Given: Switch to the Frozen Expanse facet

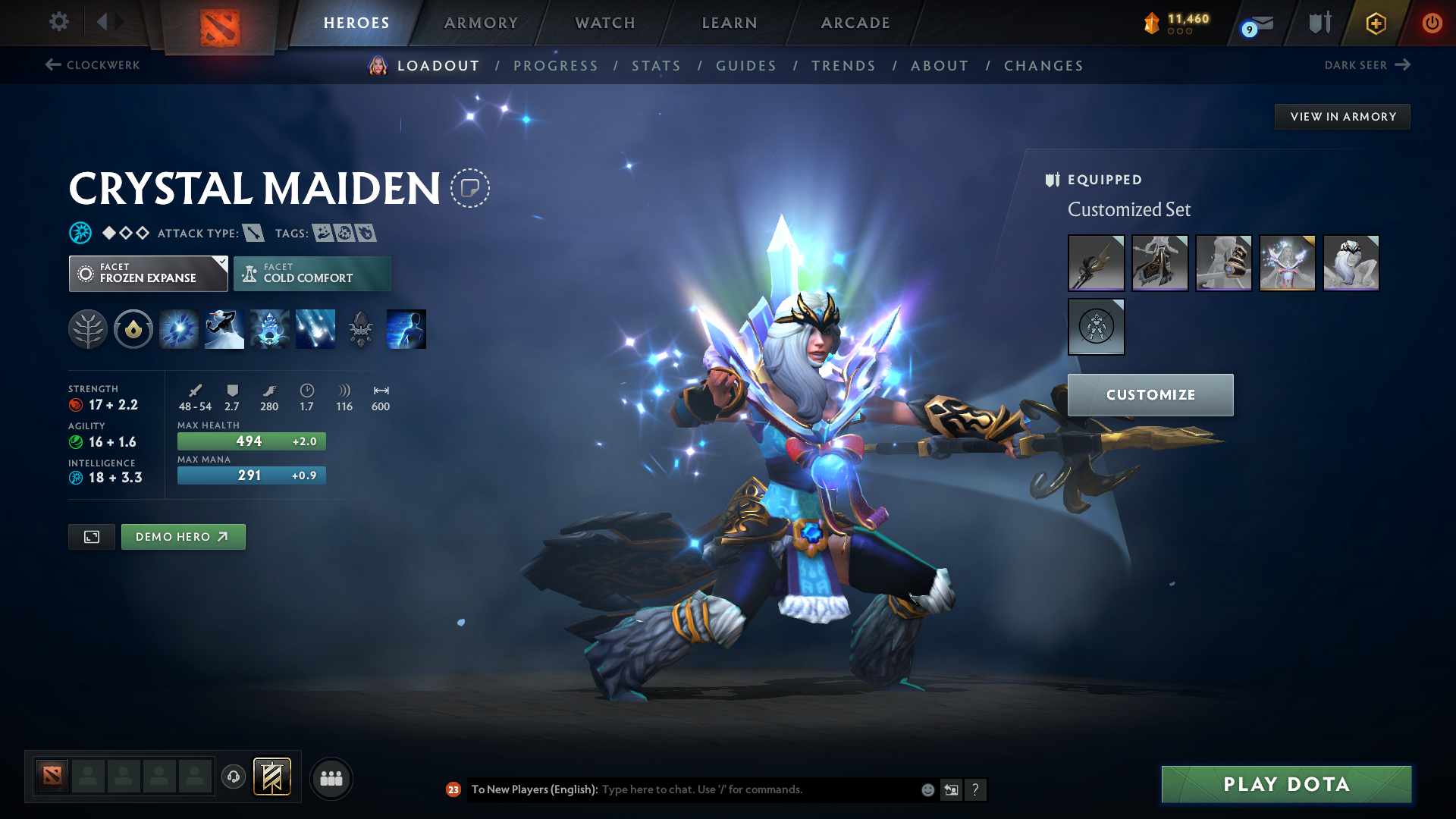Looking at the screenshot, I should pyautogui.click(x=148, y=273).
